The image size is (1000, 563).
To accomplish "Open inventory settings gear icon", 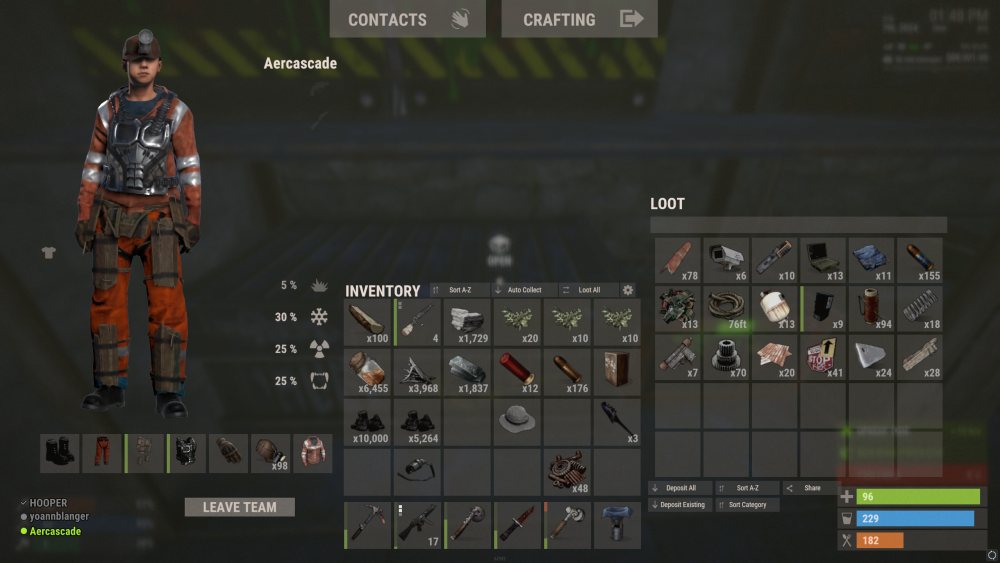I will (x=628, y=290).
